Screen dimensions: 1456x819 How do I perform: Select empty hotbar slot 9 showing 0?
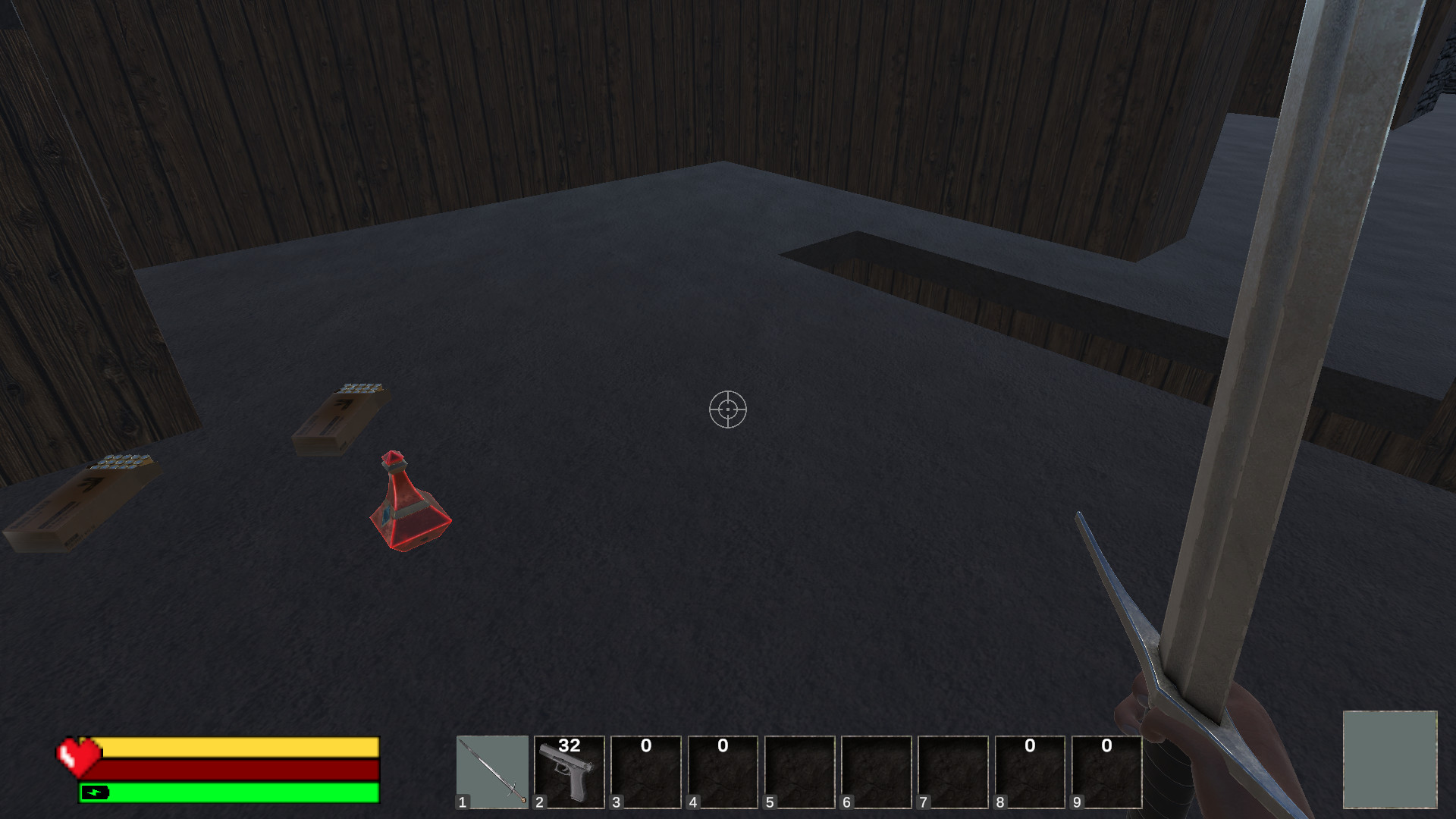(x=1109, y=773)
